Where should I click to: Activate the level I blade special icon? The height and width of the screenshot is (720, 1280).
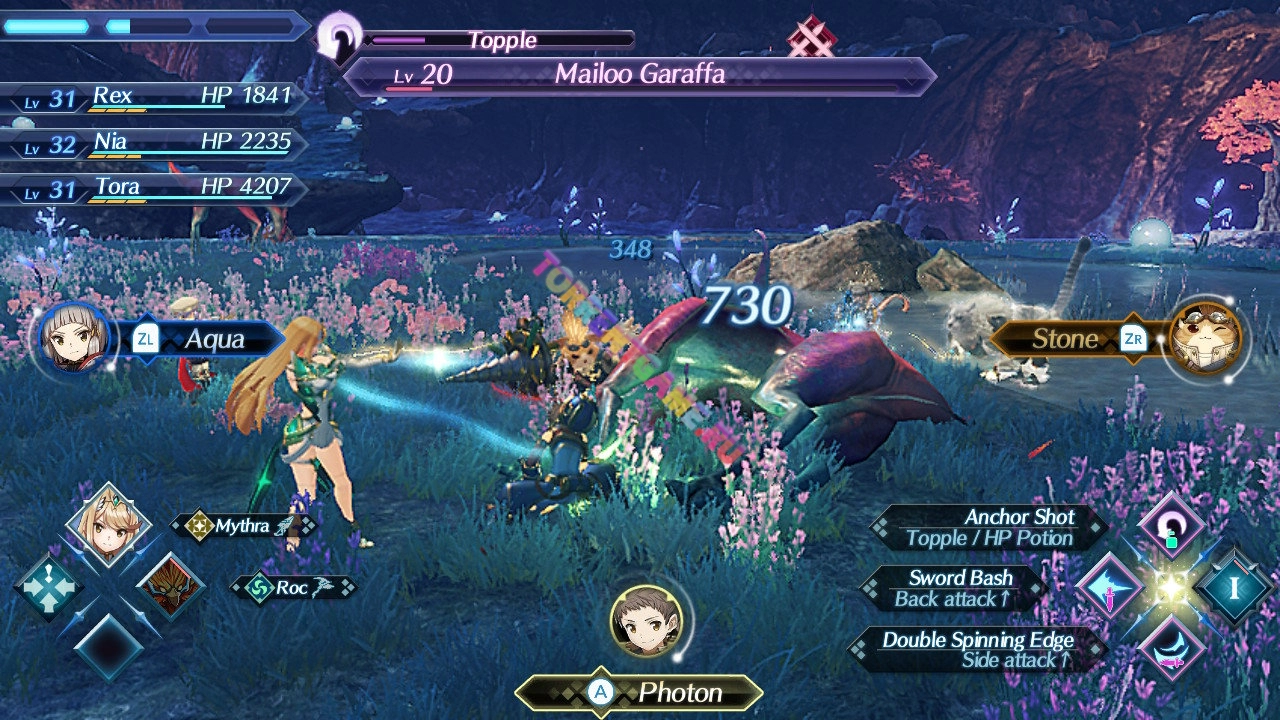pos(1234,588)
